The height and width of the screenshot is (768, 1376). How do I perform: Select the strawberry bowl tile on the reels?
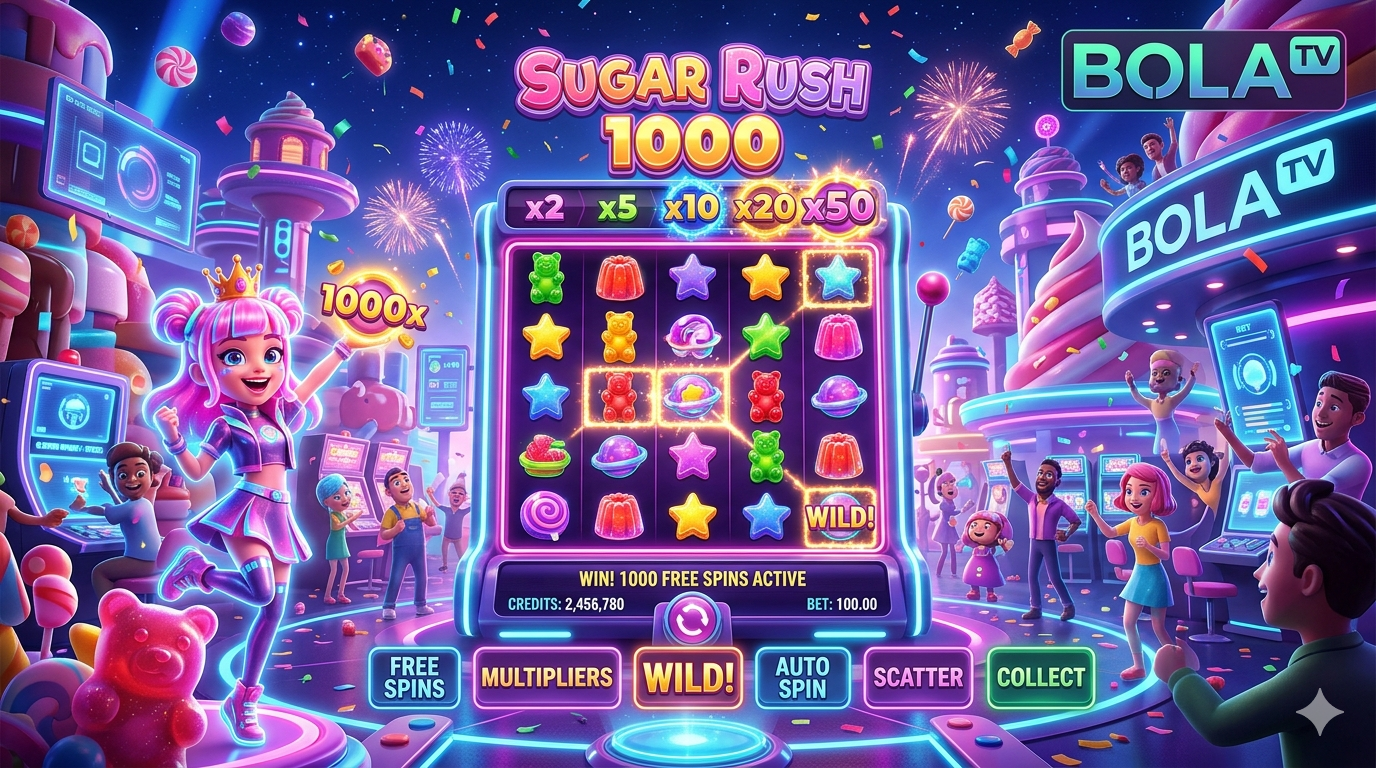(545, 457)
